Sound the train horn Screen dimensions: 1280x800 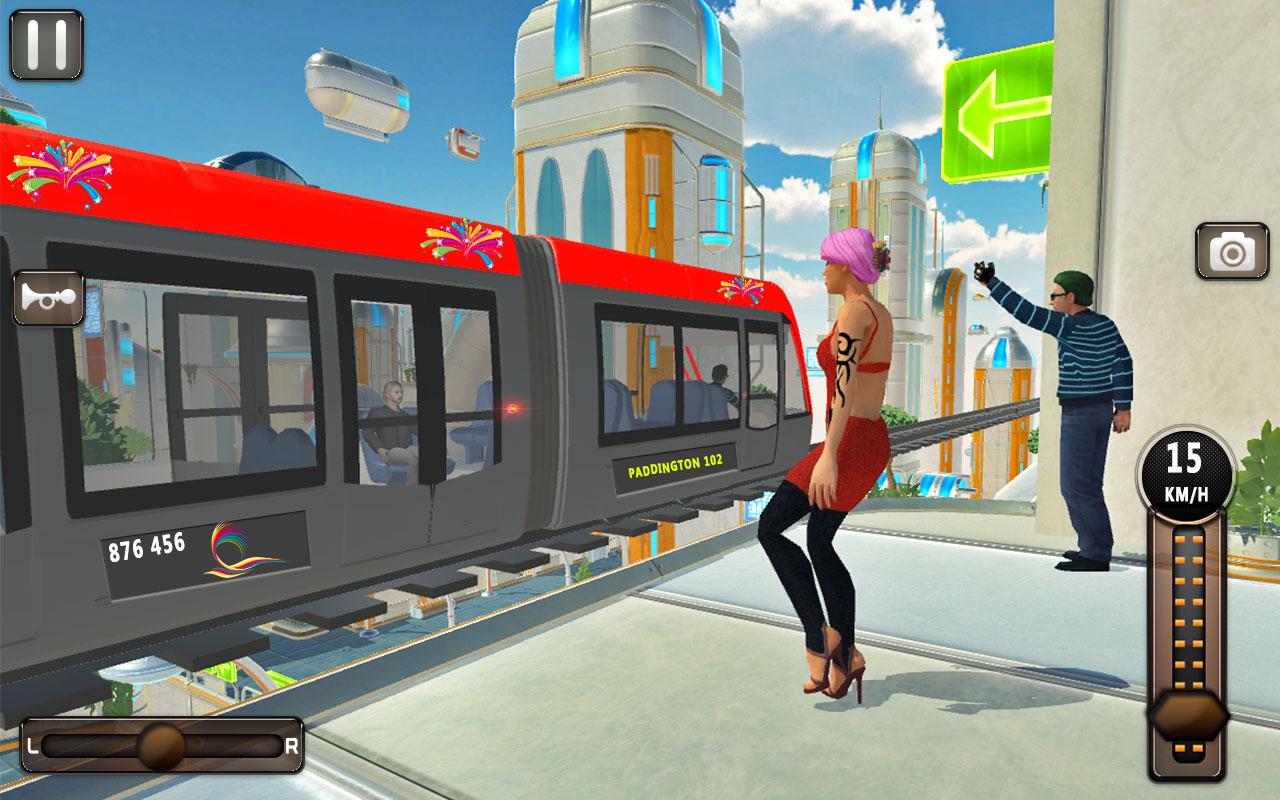tap(47, 297)
